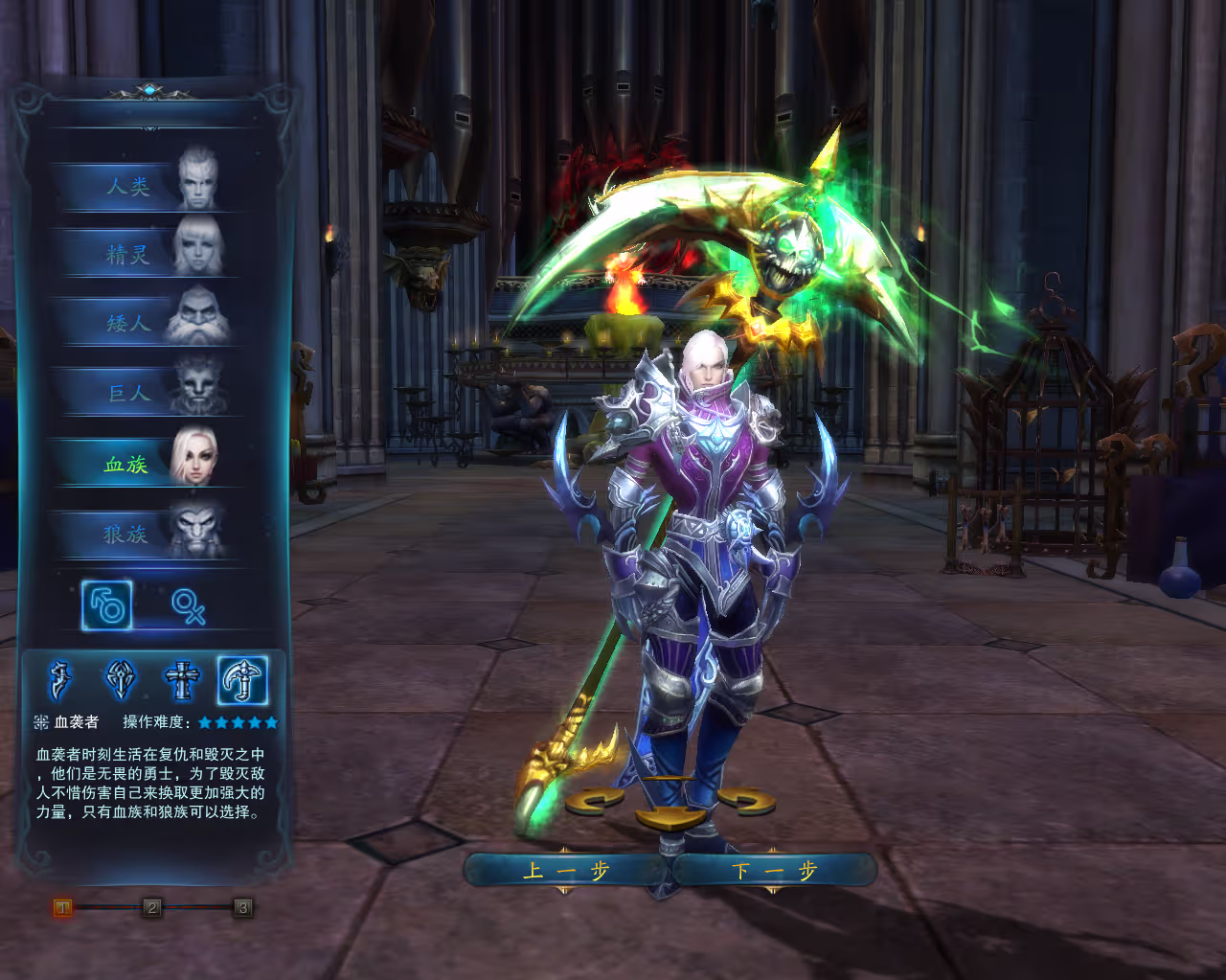
Task: Jump to step 2 marker
Action: click(152, 907)
